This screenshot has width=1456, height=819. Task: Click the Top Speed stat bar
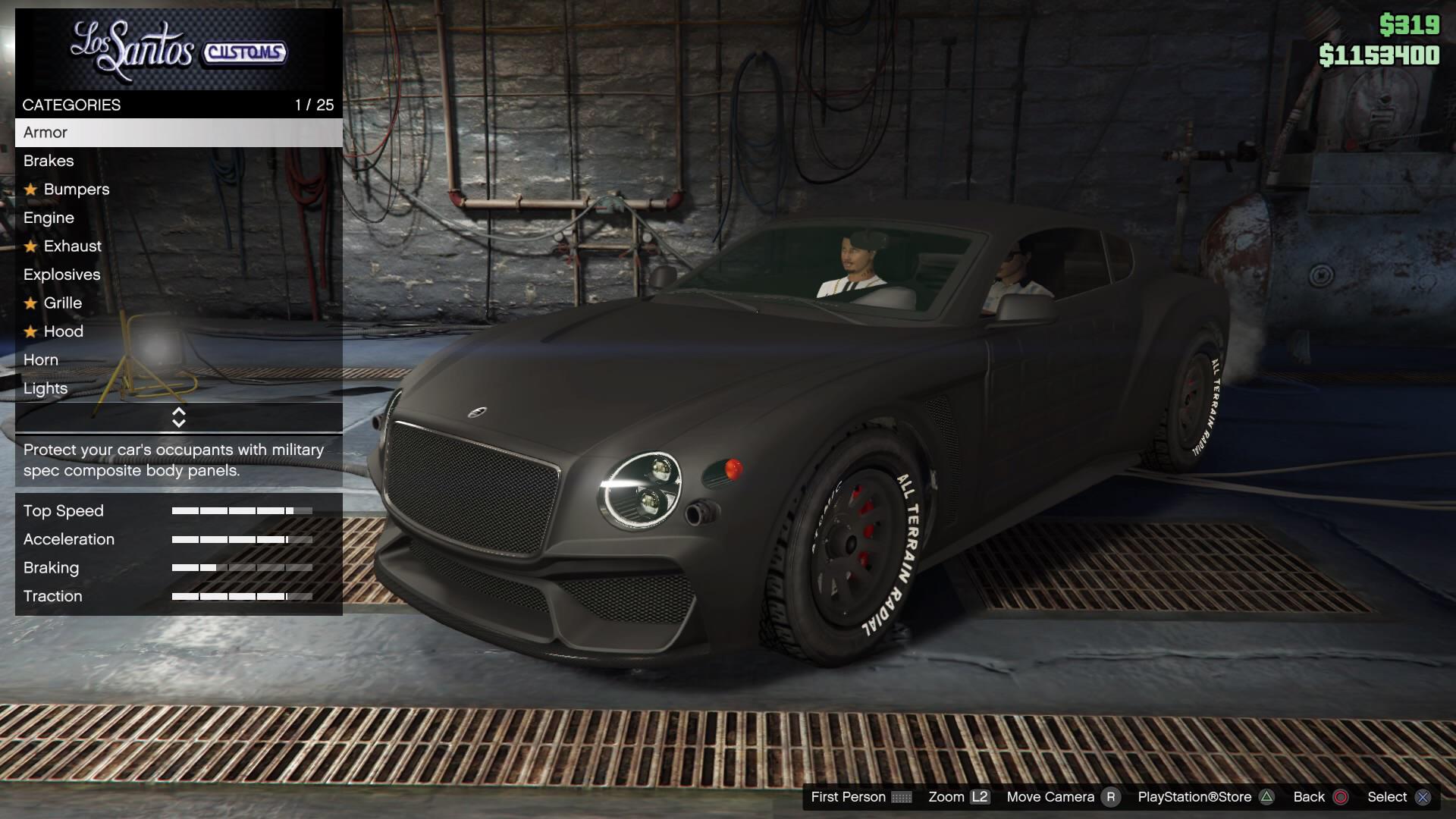pos(243,511)
